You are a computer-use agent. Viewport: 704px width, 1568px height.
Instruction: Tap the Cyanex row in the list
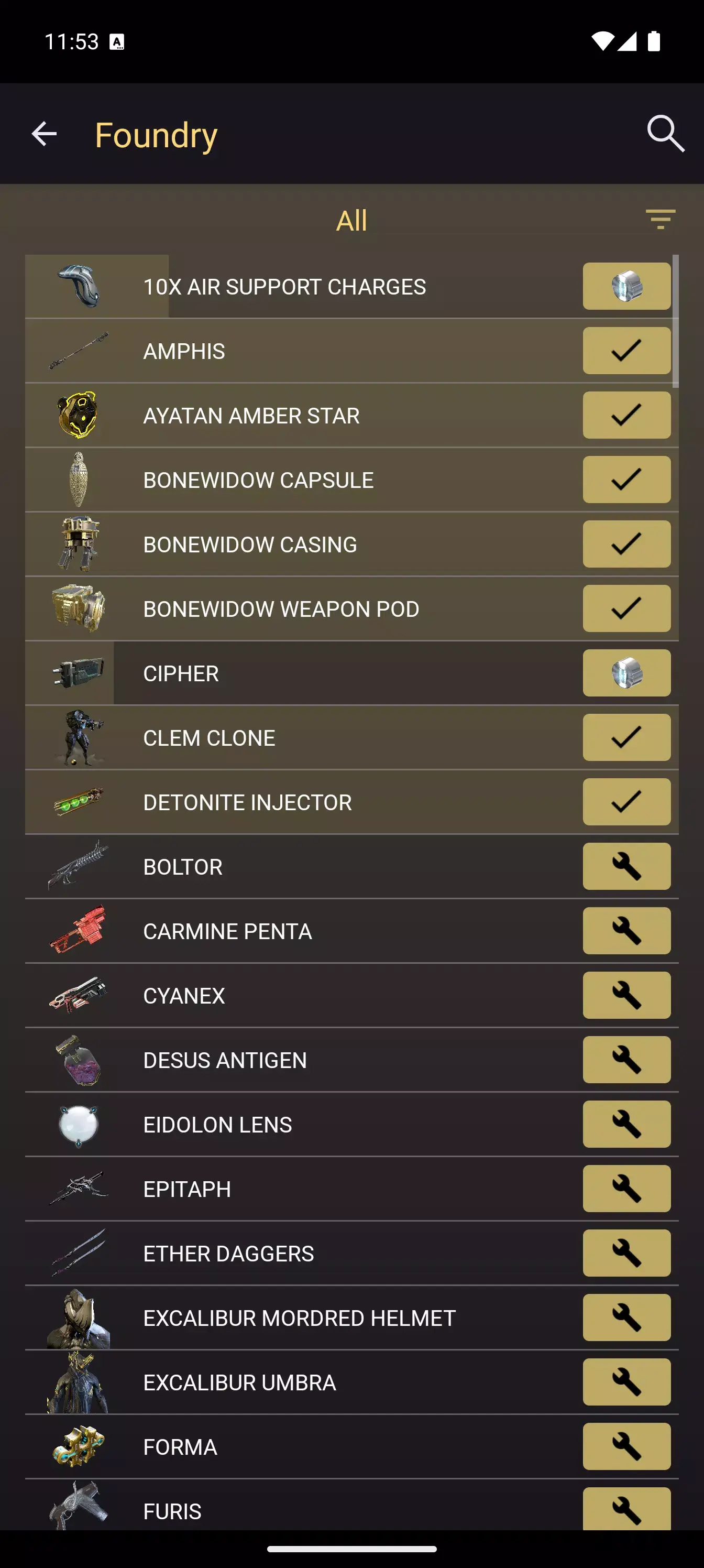tap(304, 995)
